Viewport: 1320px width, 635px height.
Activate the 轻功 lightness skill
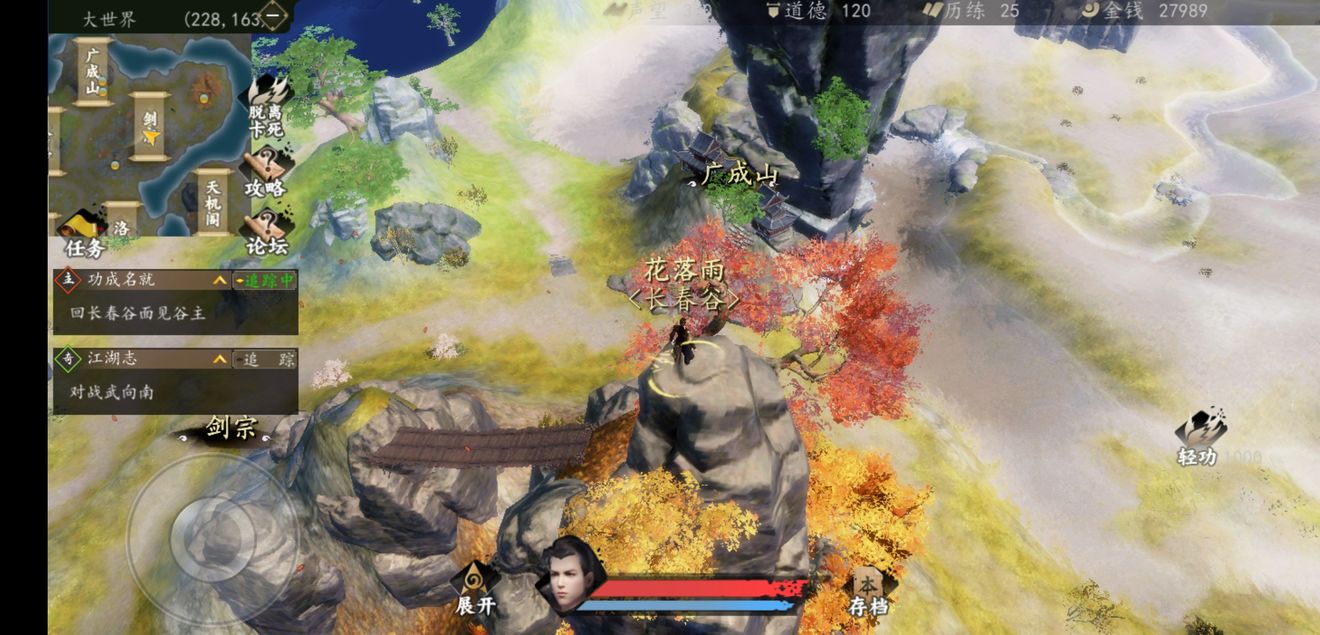1198,437
